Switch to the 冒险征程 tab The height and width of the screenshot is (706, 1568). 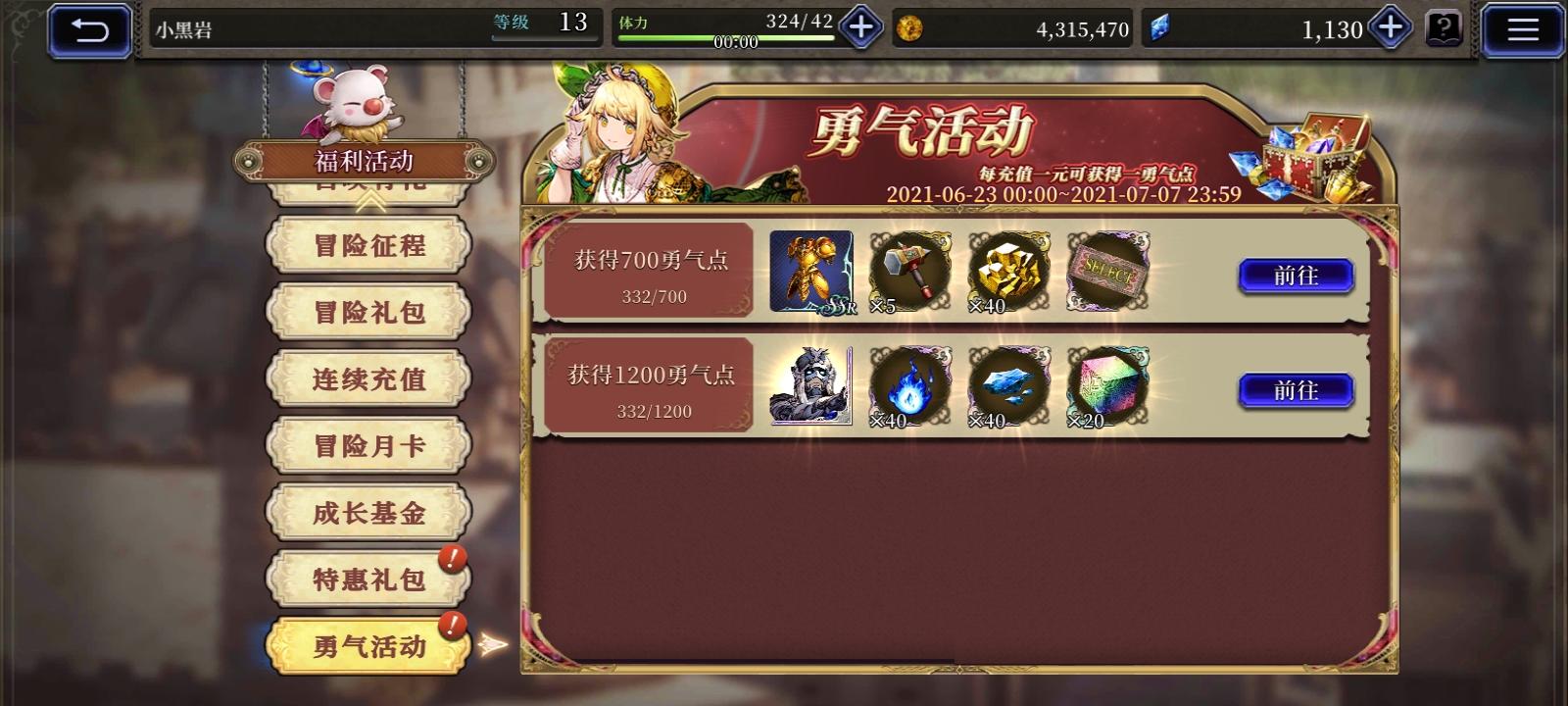pyautogui.click(x=368, y=245)
